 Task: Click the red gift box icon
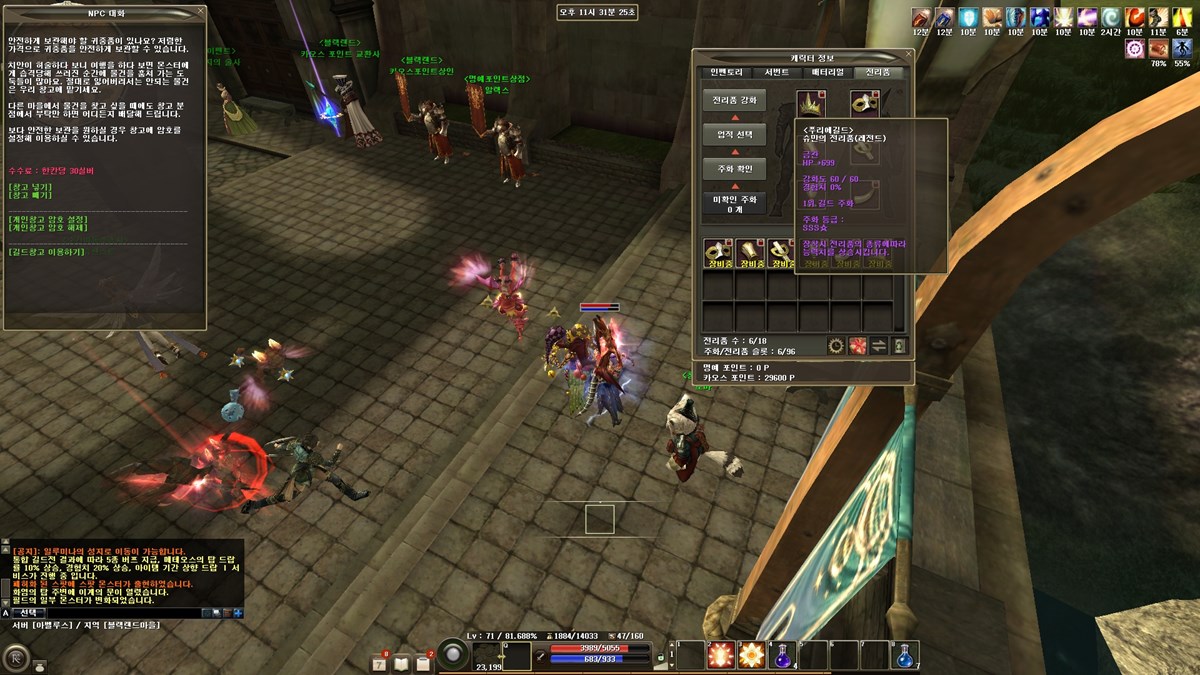(857, 346)
